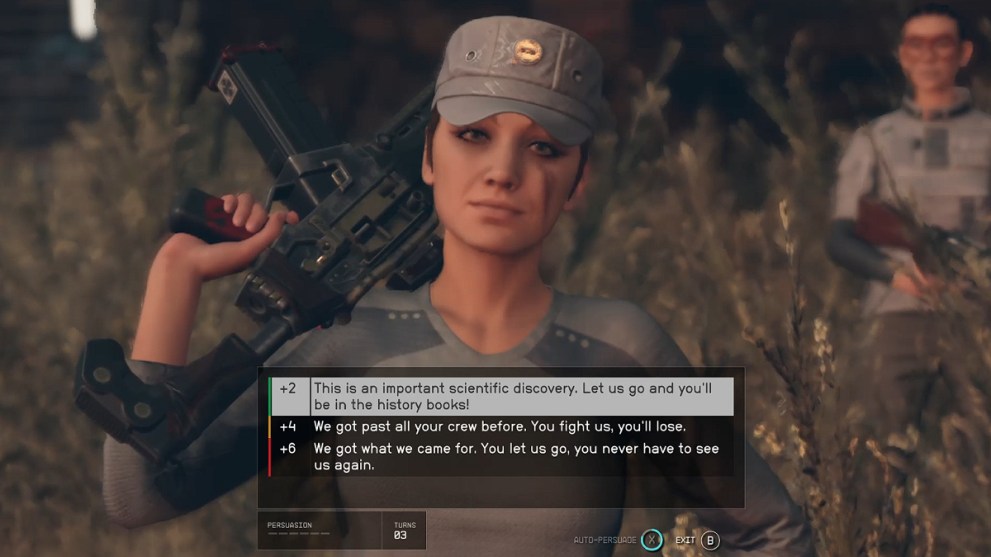
Task: Select the +4 'You fight us, you'll lose' reply
Action: tap(499, 426)
